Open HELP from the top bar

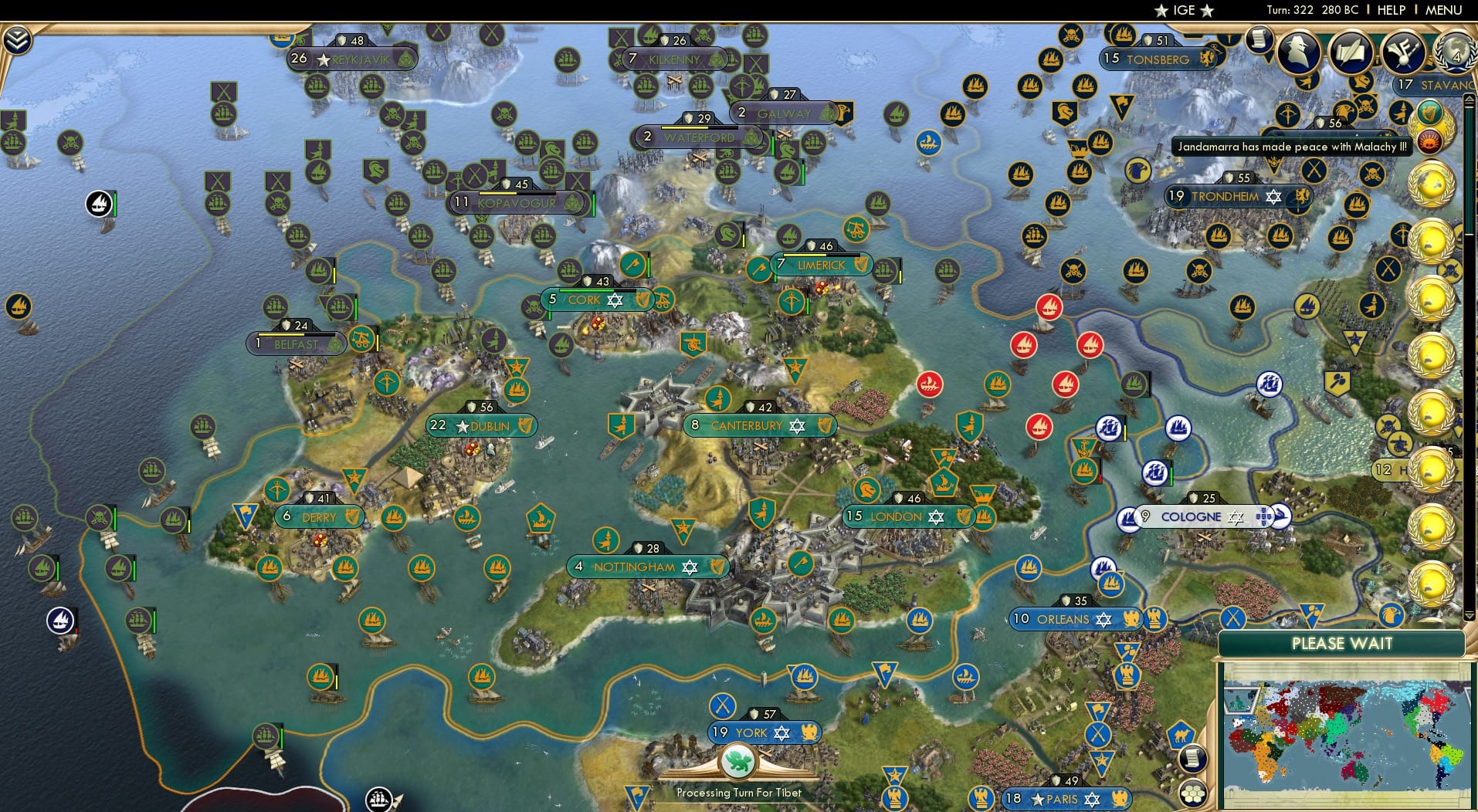[x=1392, y=10]
